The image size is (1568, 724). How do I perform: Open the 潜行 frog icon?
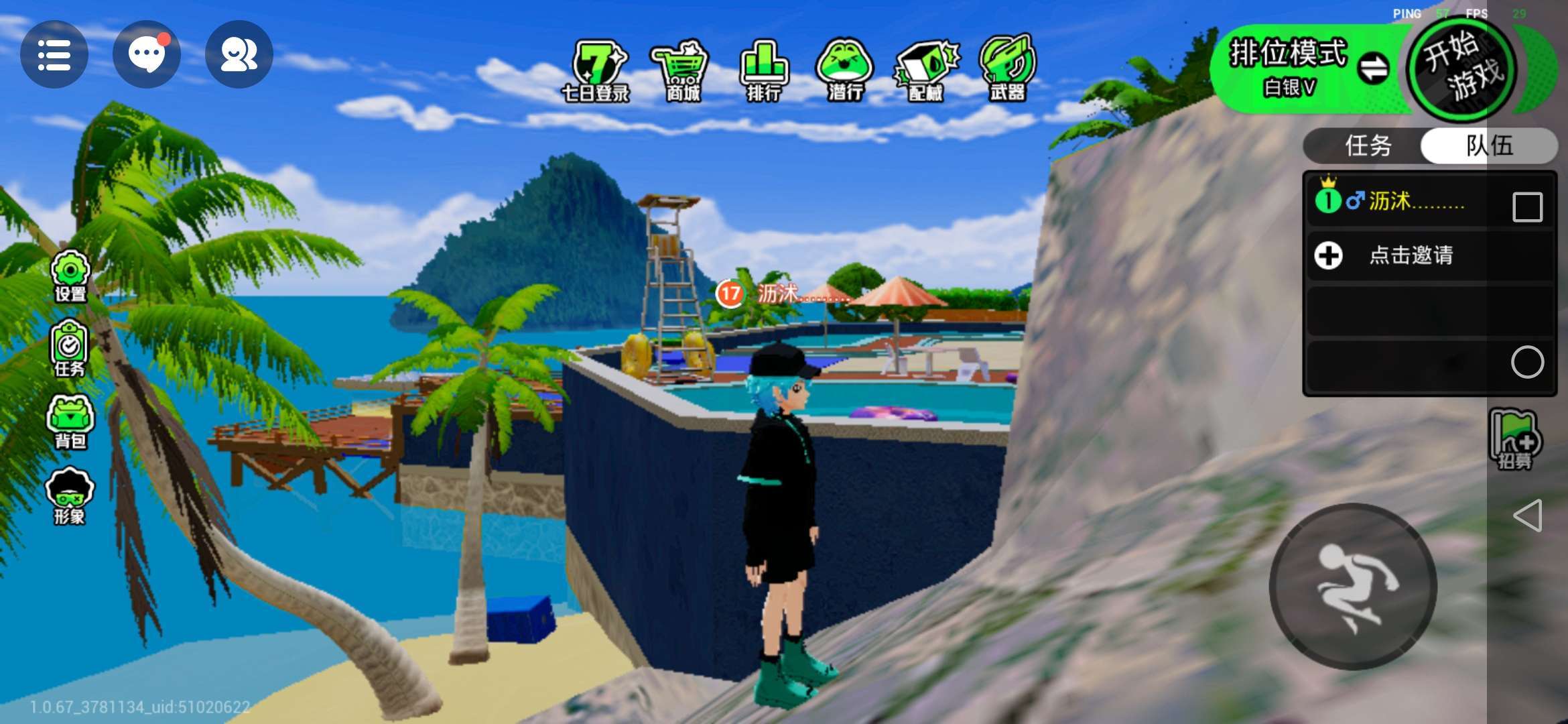pyautogui.click(x=844, y=71)
